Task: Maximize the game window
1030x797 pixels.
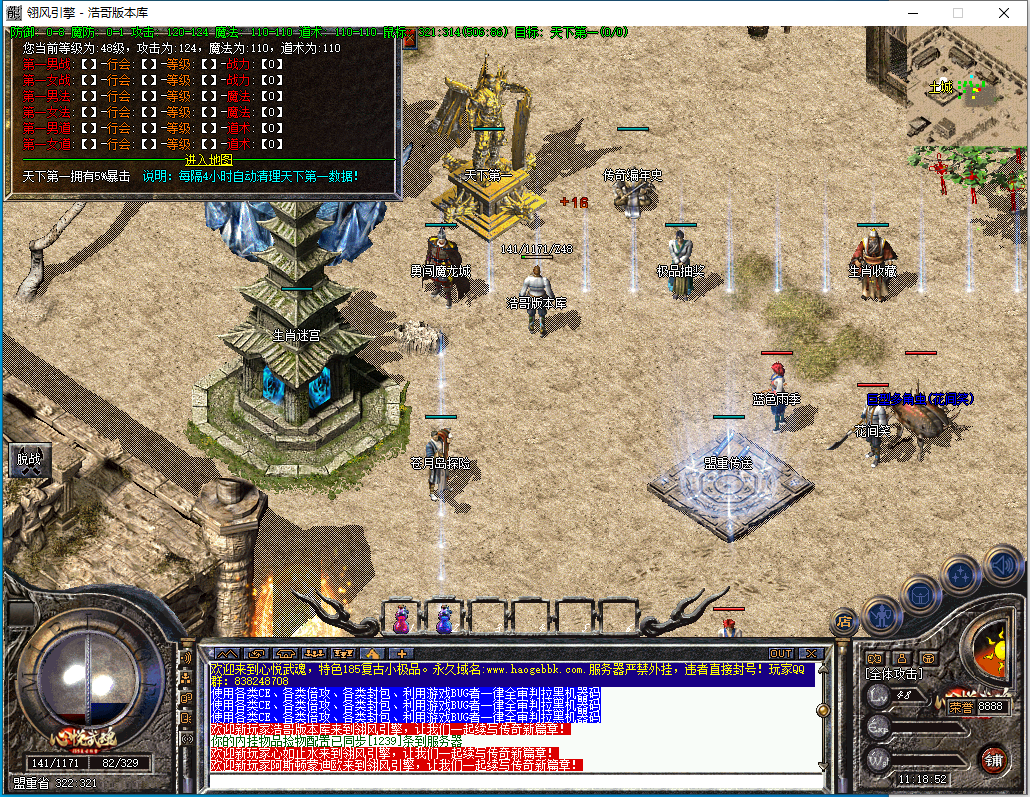Action: coord(957,13)
